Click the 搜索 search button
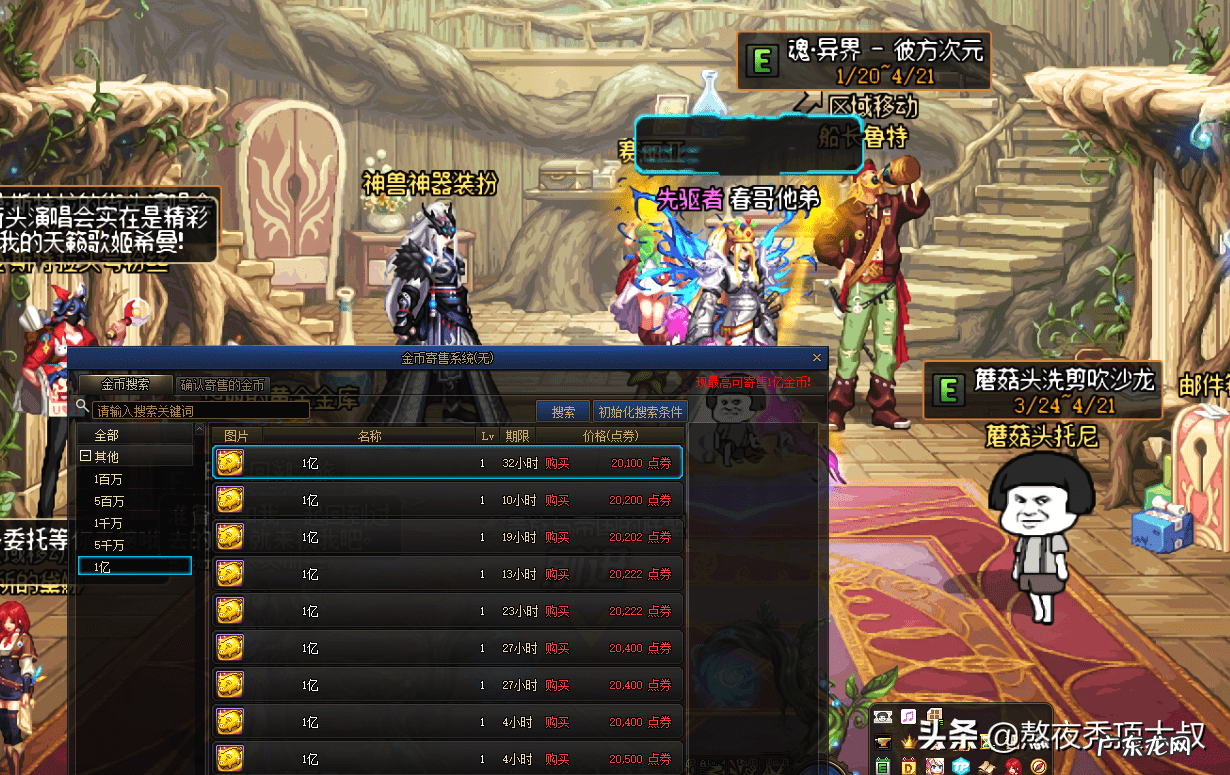 click(x=563, y=411)
